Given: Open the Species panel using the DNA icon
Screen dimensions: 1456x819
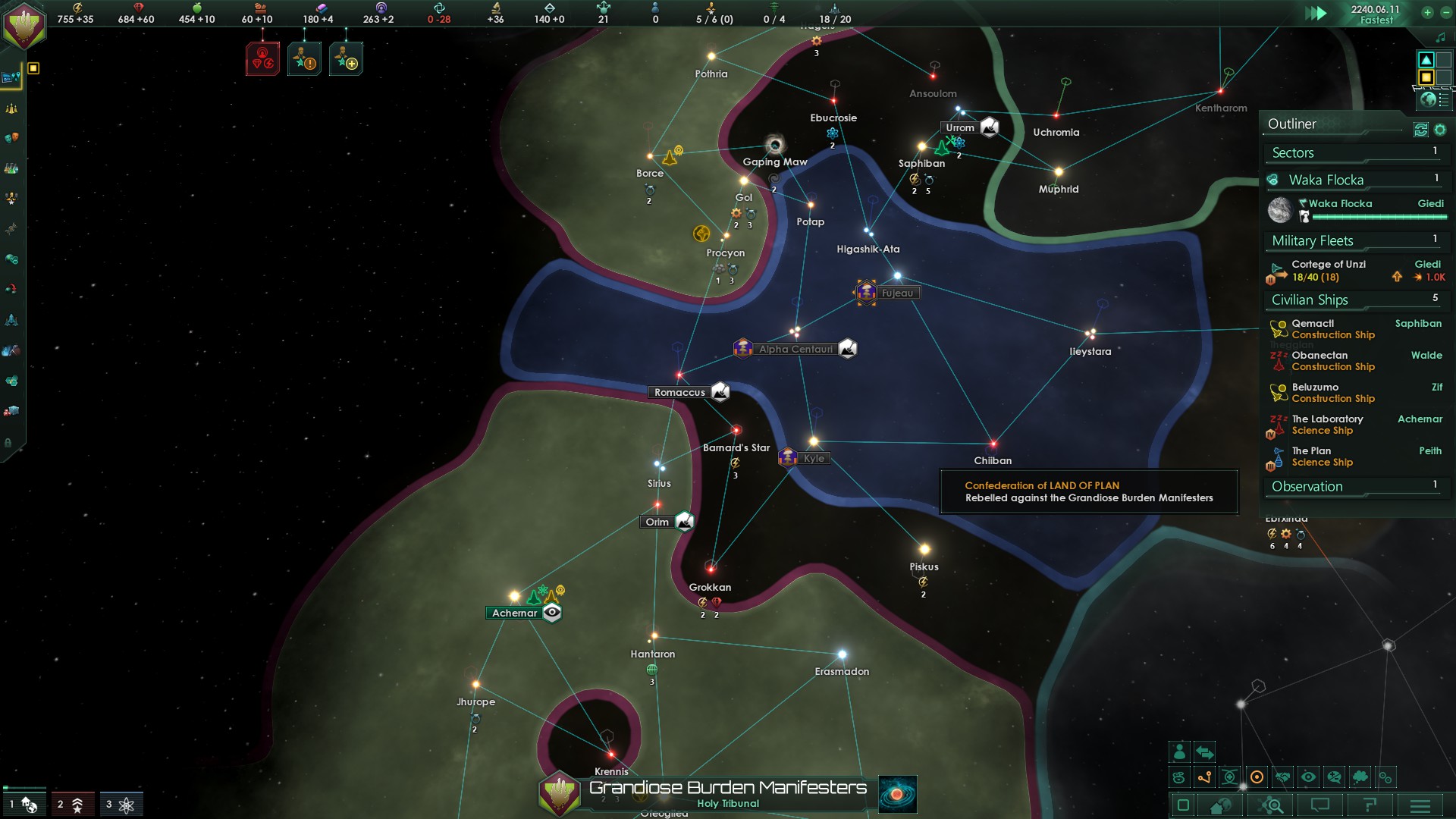Looking at the screenshot, I should pyautogui.click(x=12, y=229).
